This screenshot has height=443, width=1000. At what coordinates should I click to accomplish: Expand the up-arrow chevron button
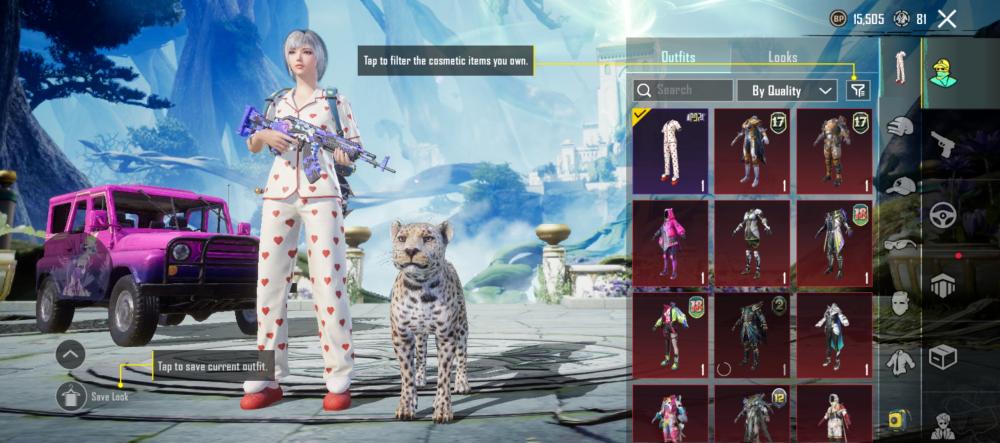[70, 354]
